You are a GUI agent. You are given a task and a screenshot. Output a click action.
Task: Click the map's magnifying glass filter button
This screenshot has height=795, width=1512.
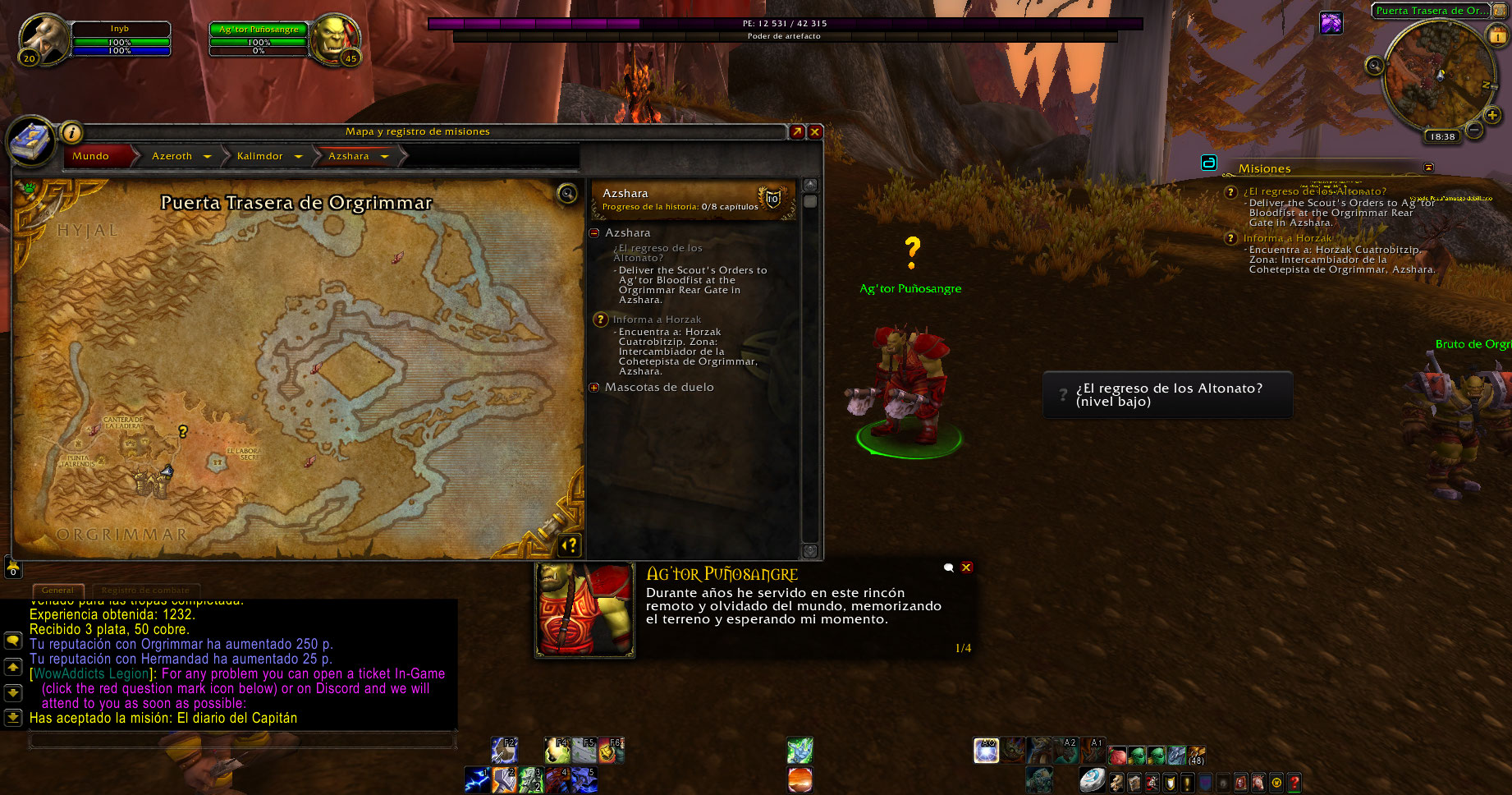pos(567,194)
